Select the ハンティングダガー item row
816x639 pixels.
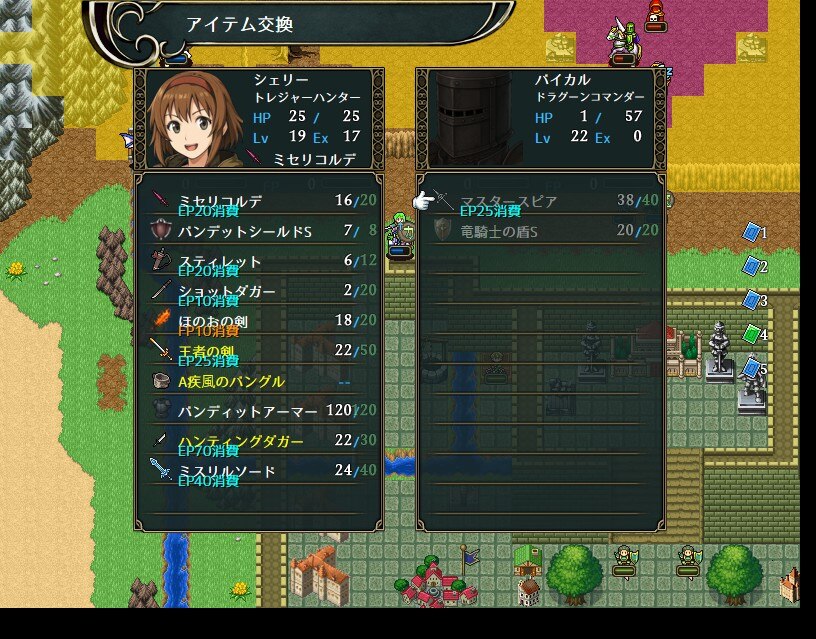coord(258,441)
